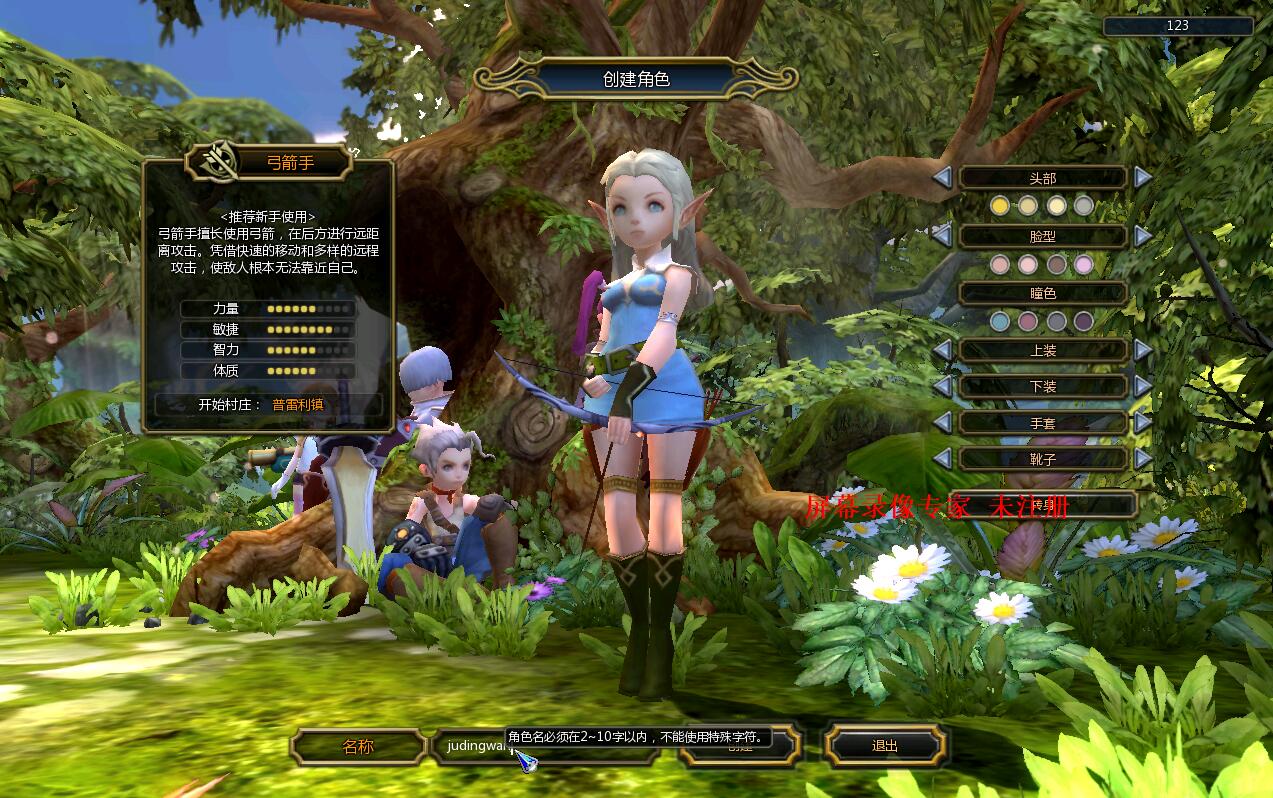Go to previous 上装 top outfit
Image resolution: width=1273 pixels, height=798 pixels.
pyautogui.click(x=942, y=350)
